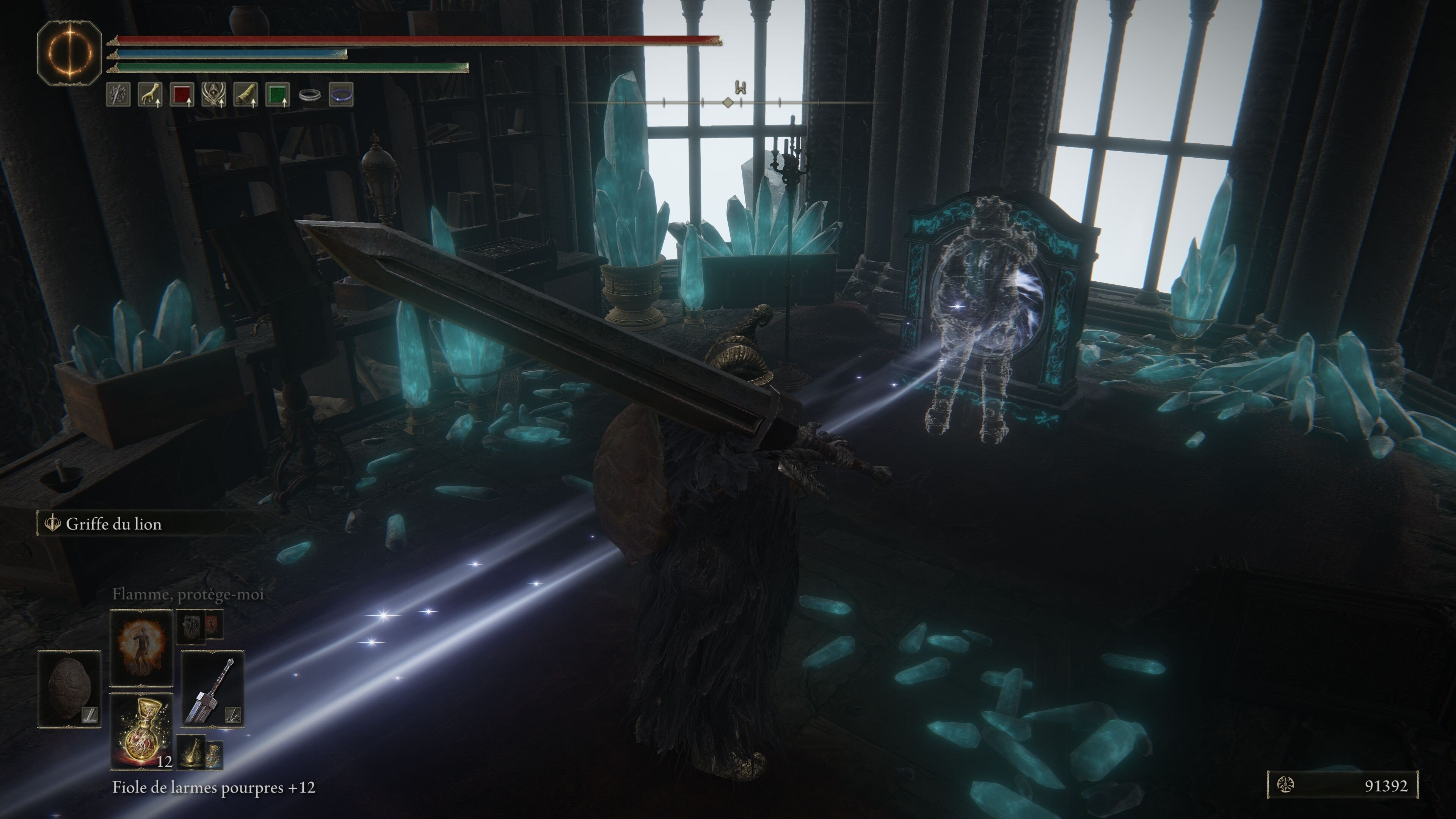Select the turtle shell shield slot
The height and width of the screenshot is (819, 1456).
[69, 689]
